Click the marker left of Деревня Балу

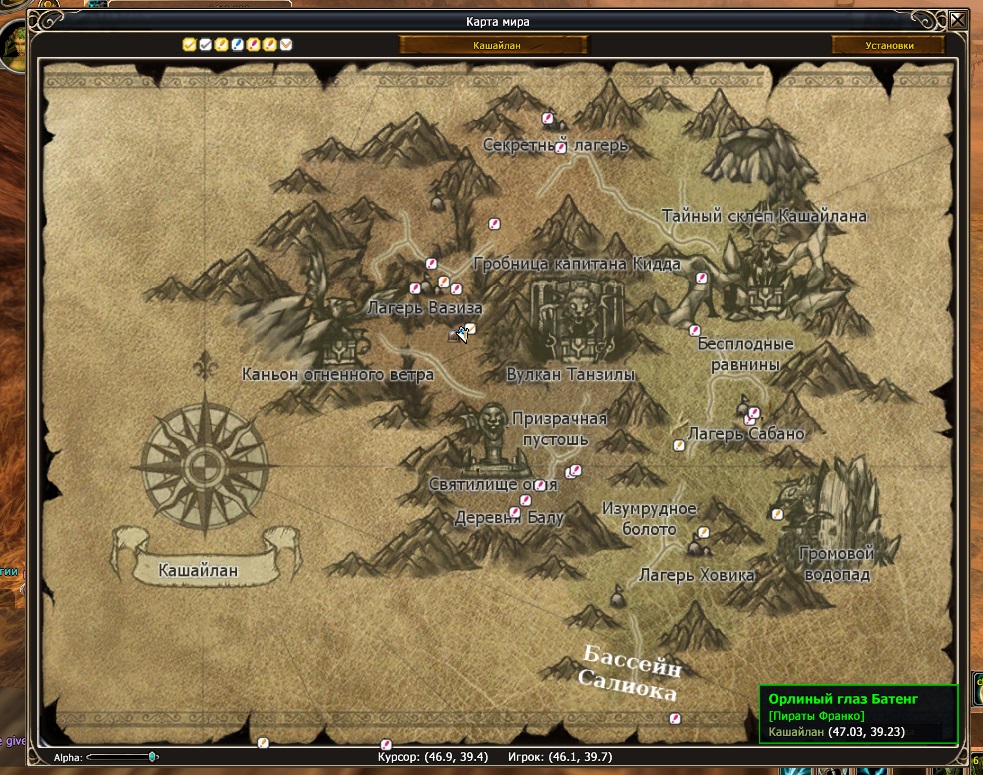pyautogui.click(x=515, y=512)
